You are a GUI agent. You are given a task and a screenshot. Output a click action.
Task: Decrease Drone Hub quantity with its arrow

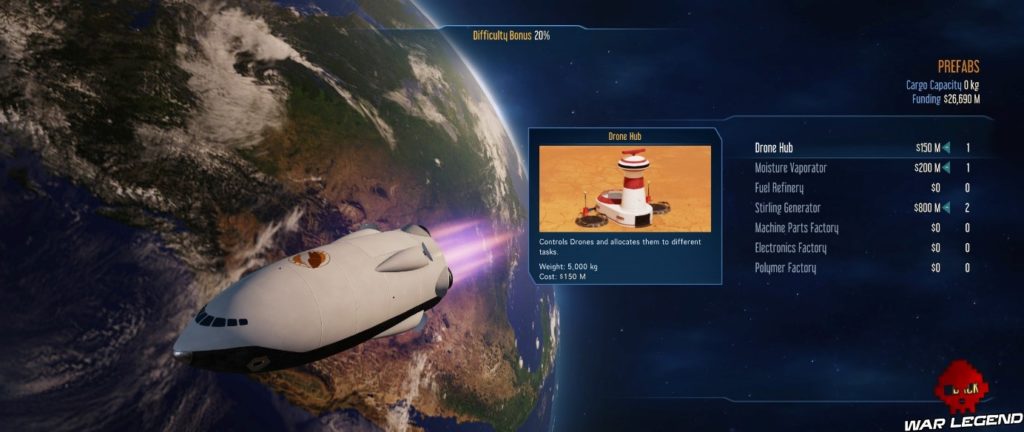pyautogui.click(x=946, y=148)
